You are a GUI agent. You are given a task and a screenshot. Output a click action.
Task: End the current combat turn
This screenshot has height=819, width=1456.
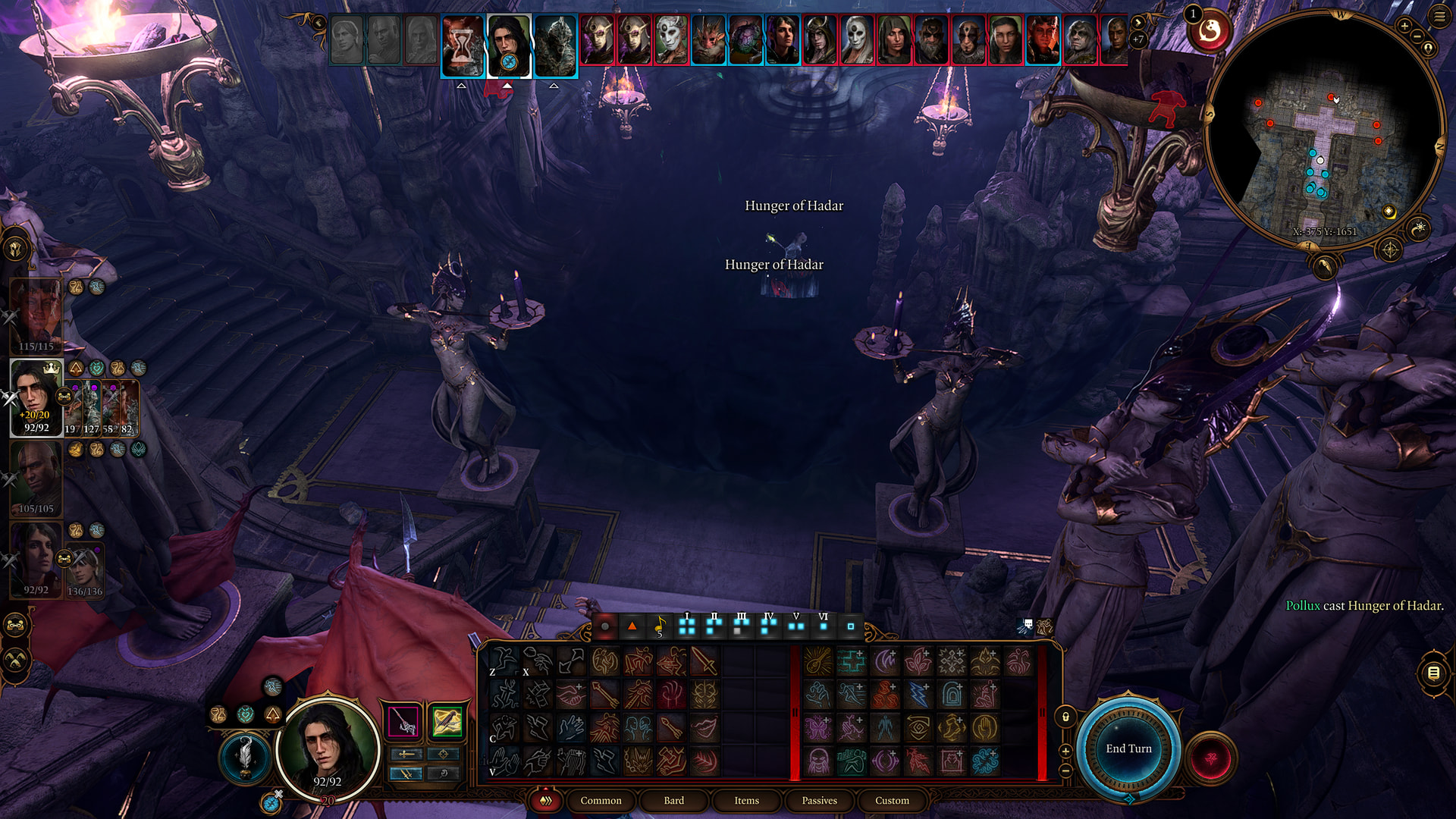point(1128,748)
